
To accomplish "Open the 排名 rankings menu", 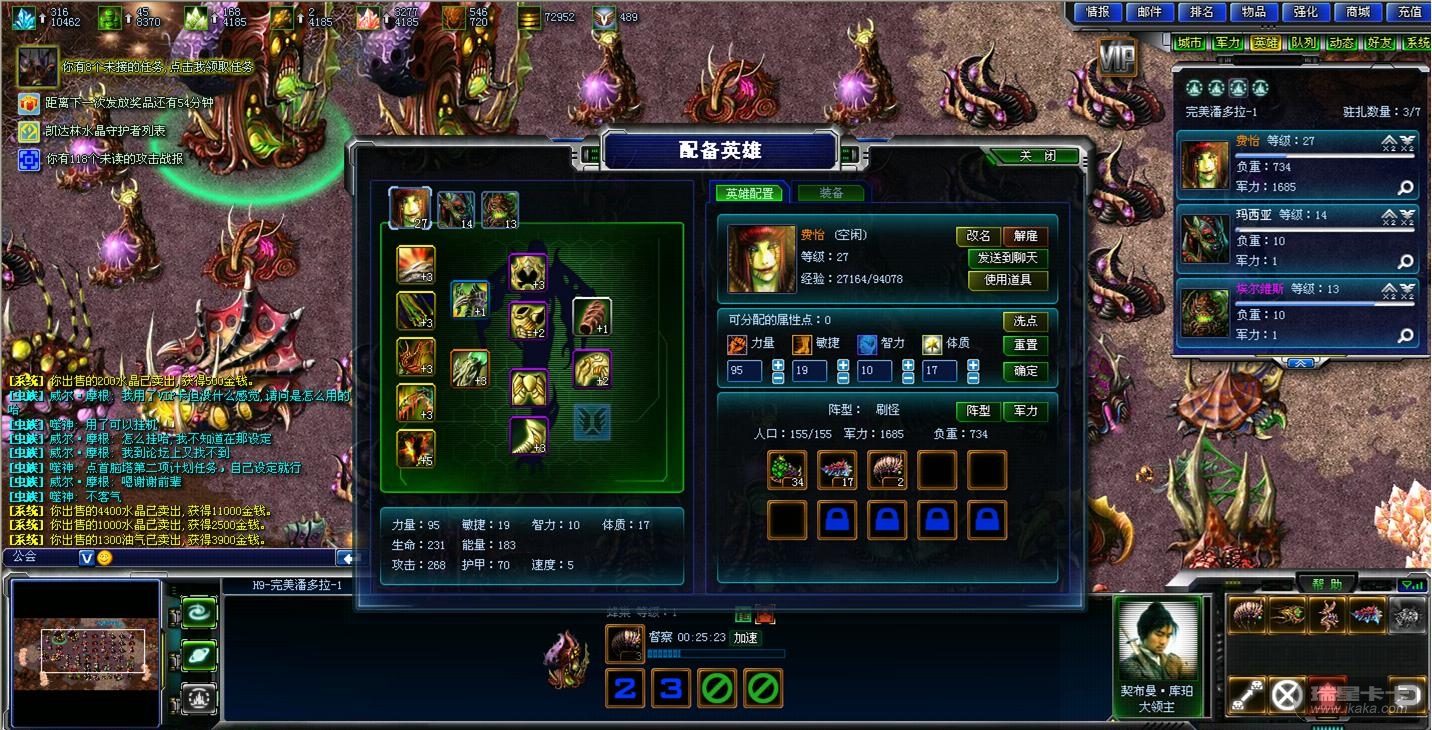I will coord(1202,12).
